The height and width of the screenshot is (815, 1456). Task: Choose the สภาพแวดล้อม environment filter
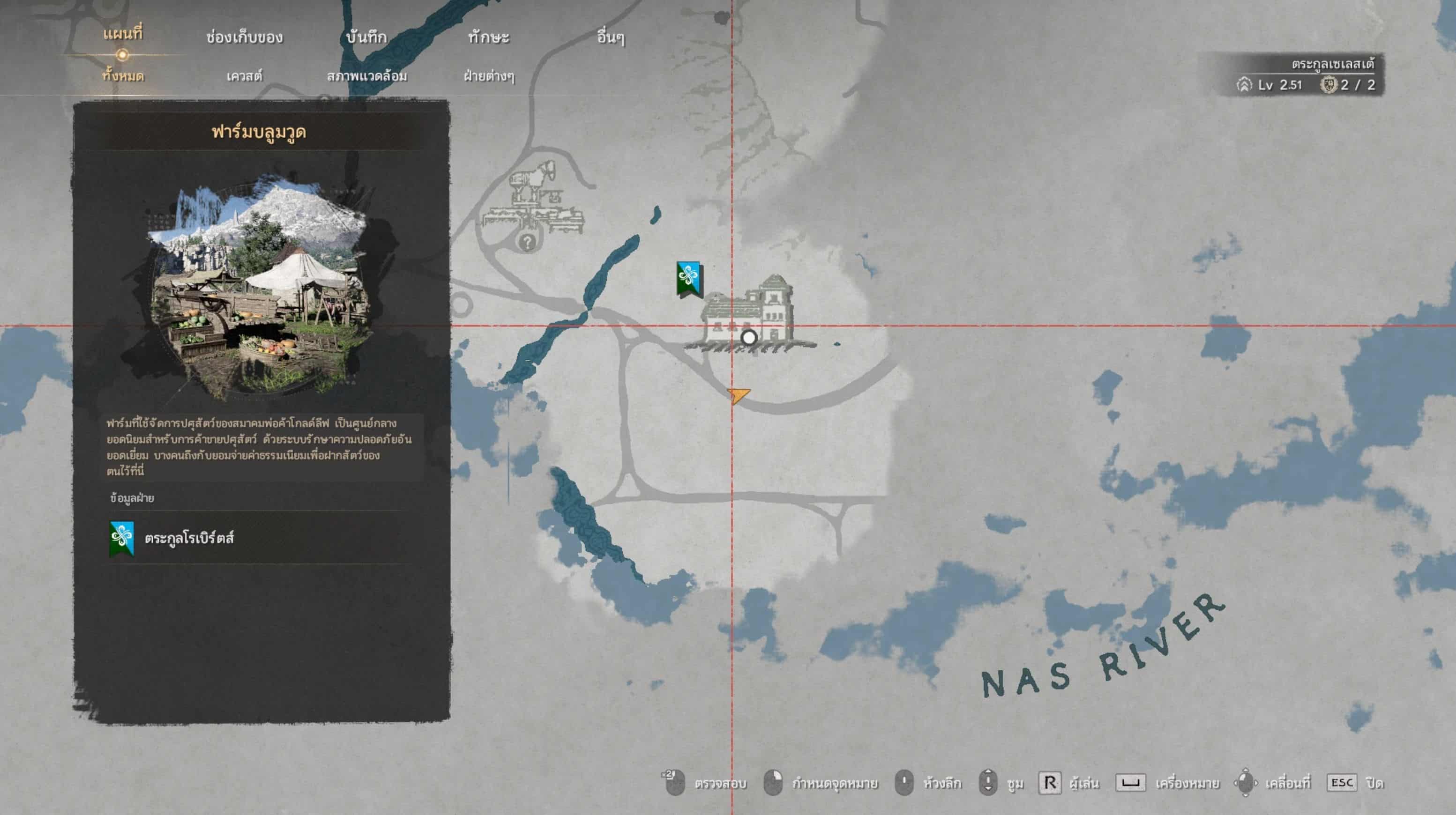click(x=367, y=76)
